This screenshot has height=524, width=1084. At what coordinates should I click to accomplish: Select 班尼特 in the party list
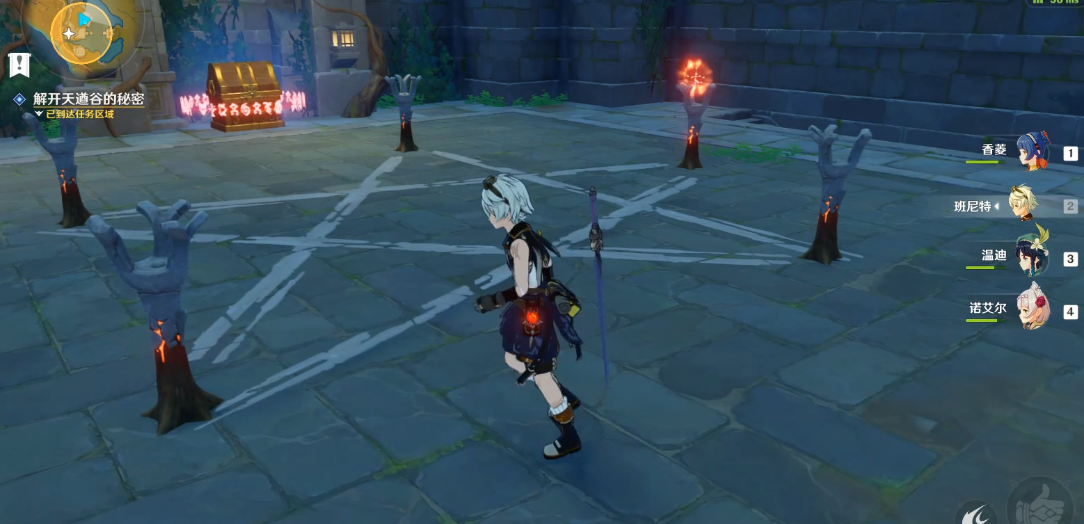(1023, 205)
